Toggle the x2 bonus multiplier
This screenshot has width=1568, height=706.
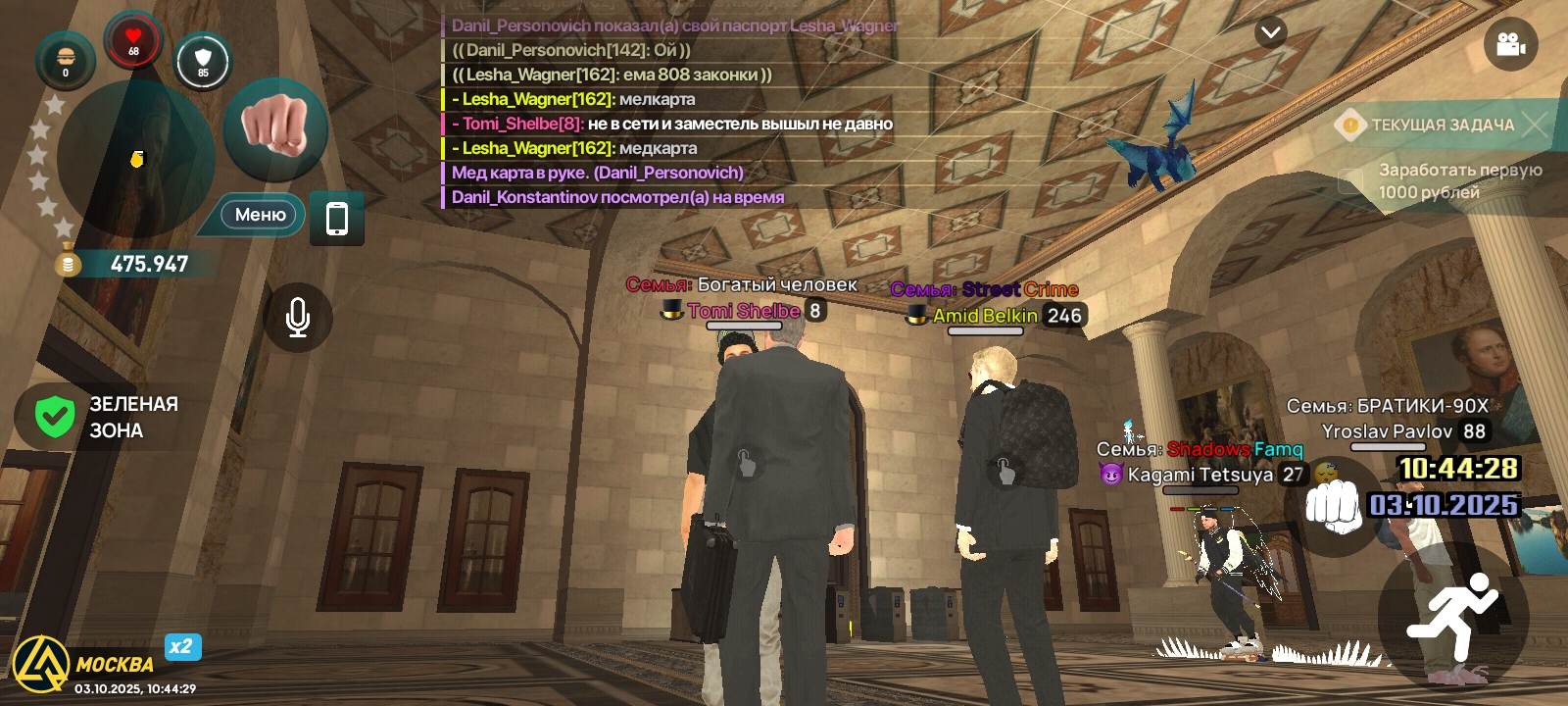[181, 647]
